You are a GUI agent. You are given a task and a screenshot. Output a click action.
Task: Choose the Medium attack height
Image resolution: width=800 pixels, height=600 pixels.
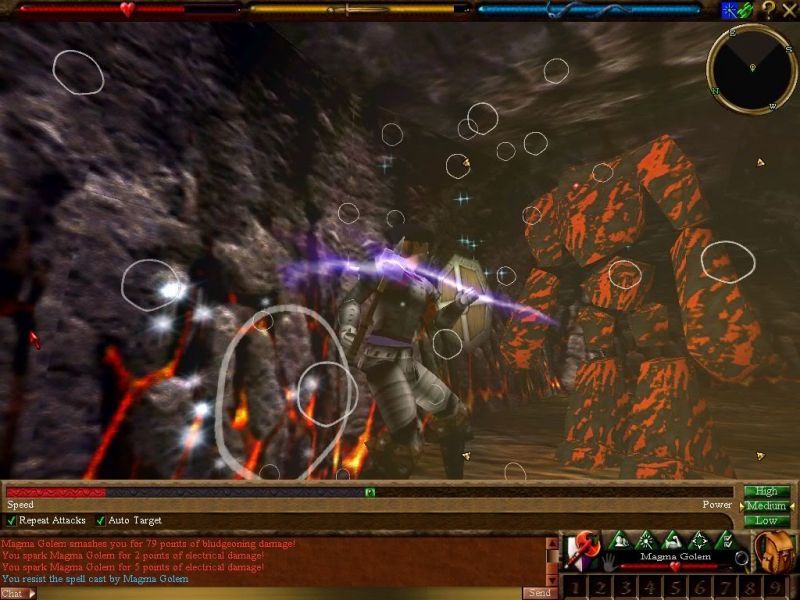[766, 506]
